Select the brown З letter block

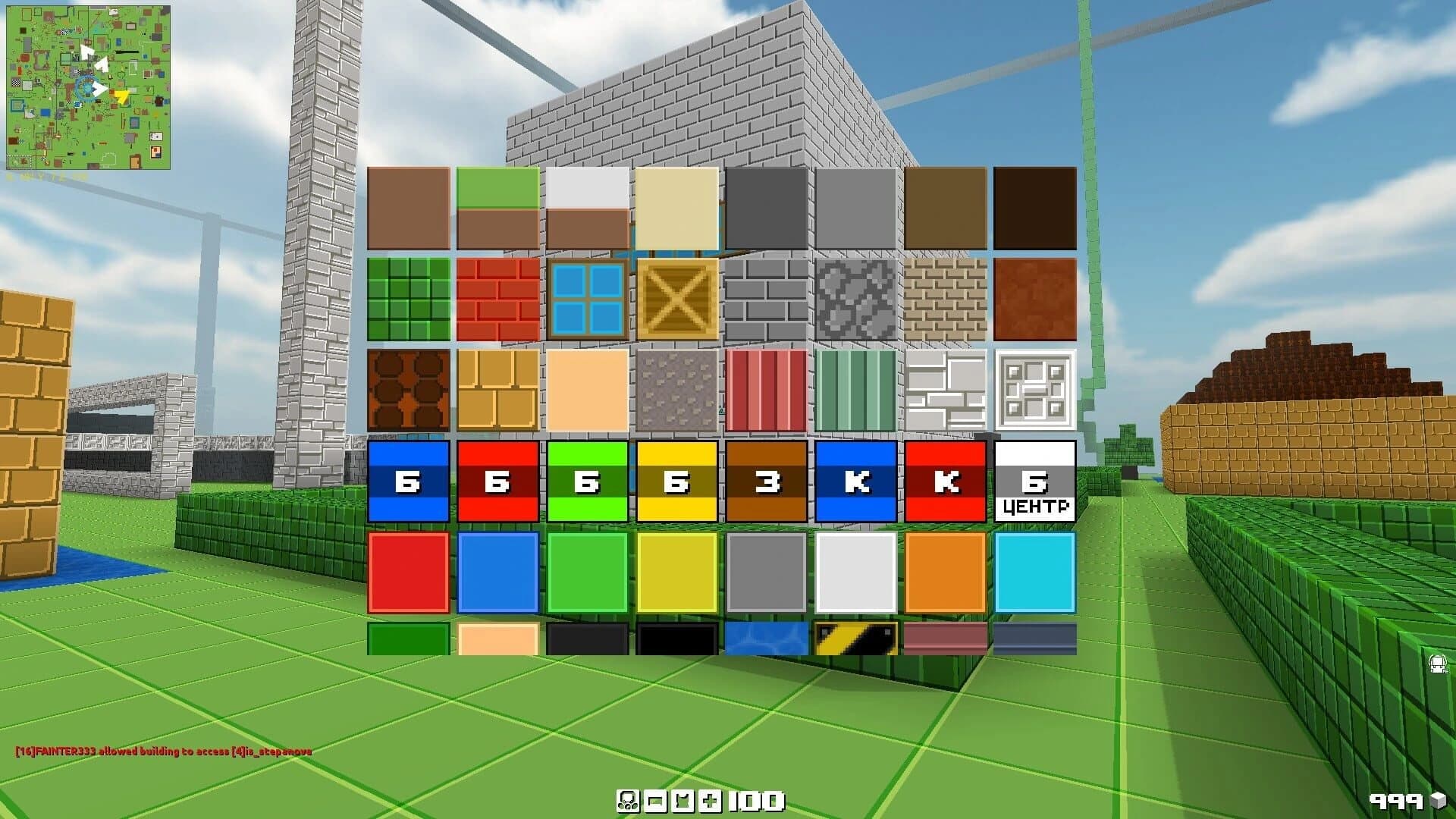point(767,482)
